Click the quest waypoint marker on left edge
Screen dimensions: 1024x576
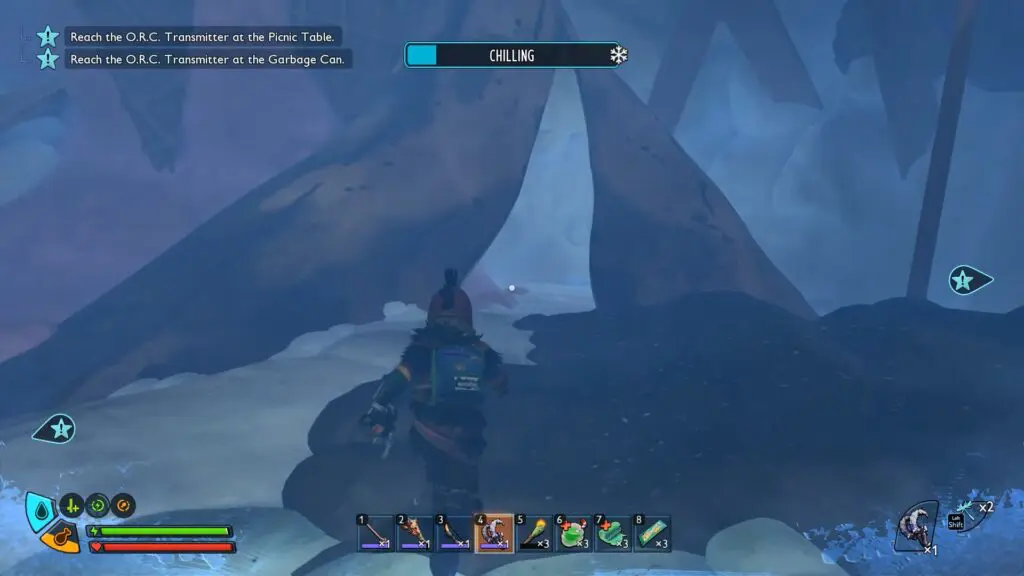56,429
